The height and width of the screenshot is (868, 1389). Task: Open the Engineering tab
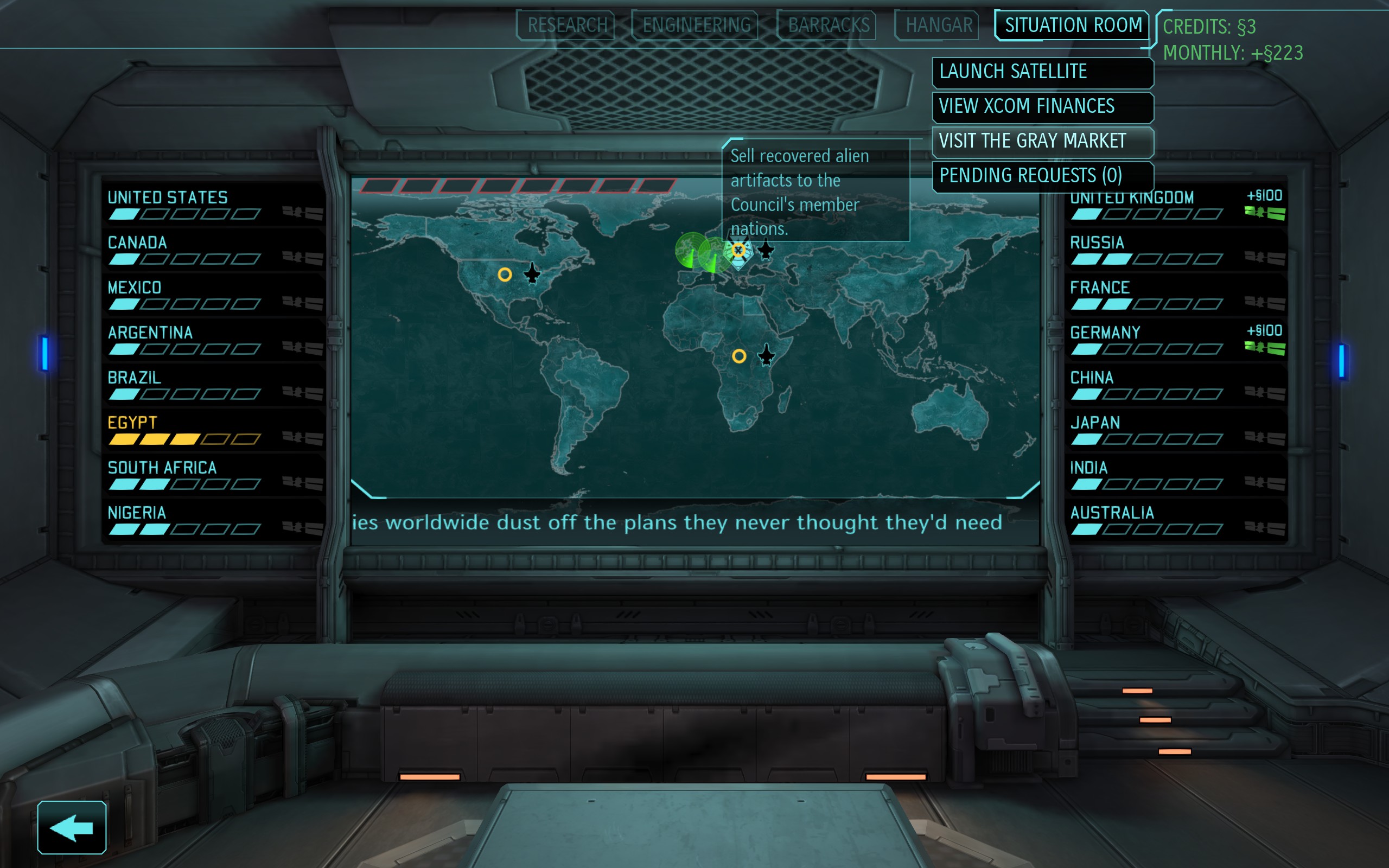pyautogui.click(x=696, y=25)
